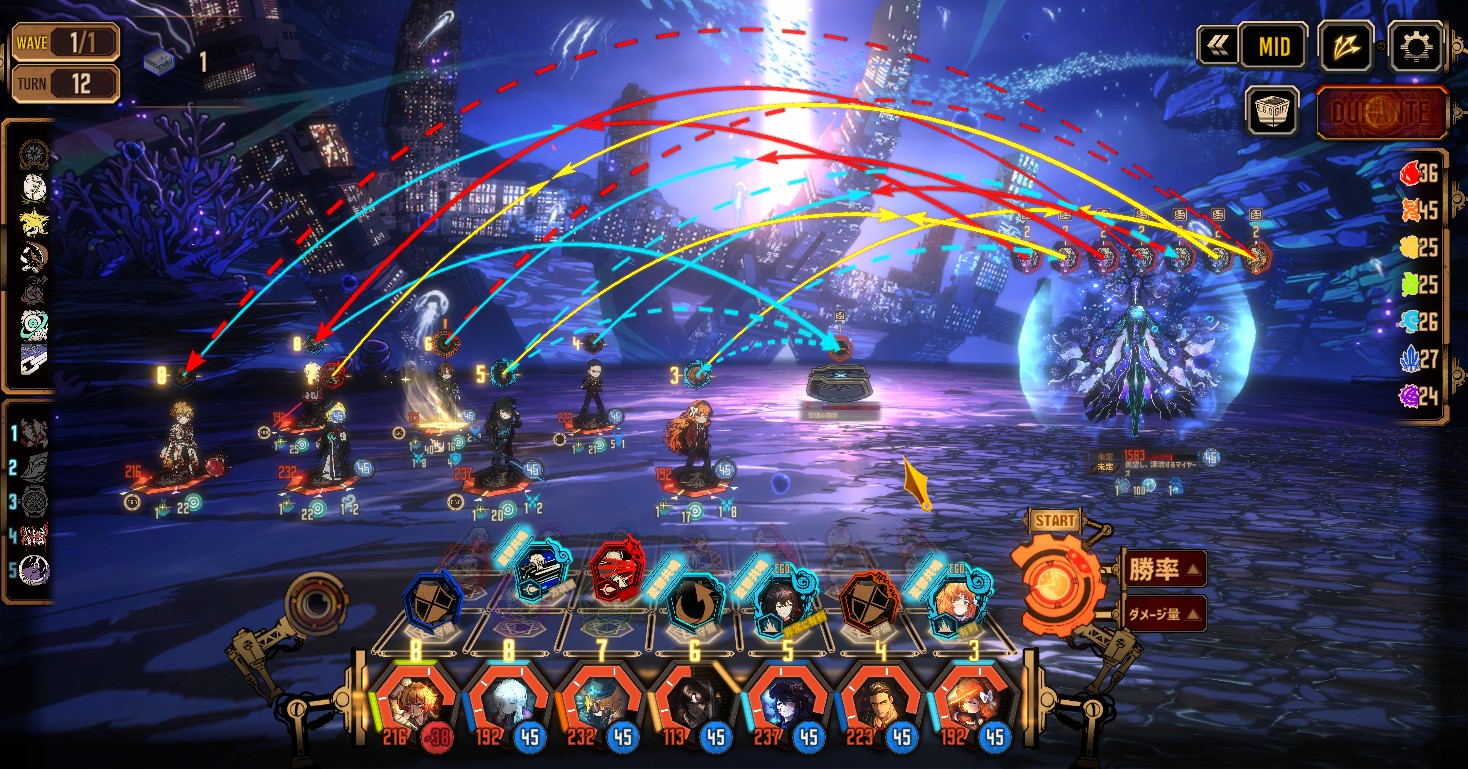
Task: Click the double-chevron collapse button beside MID
Action: pos(1217,46)
